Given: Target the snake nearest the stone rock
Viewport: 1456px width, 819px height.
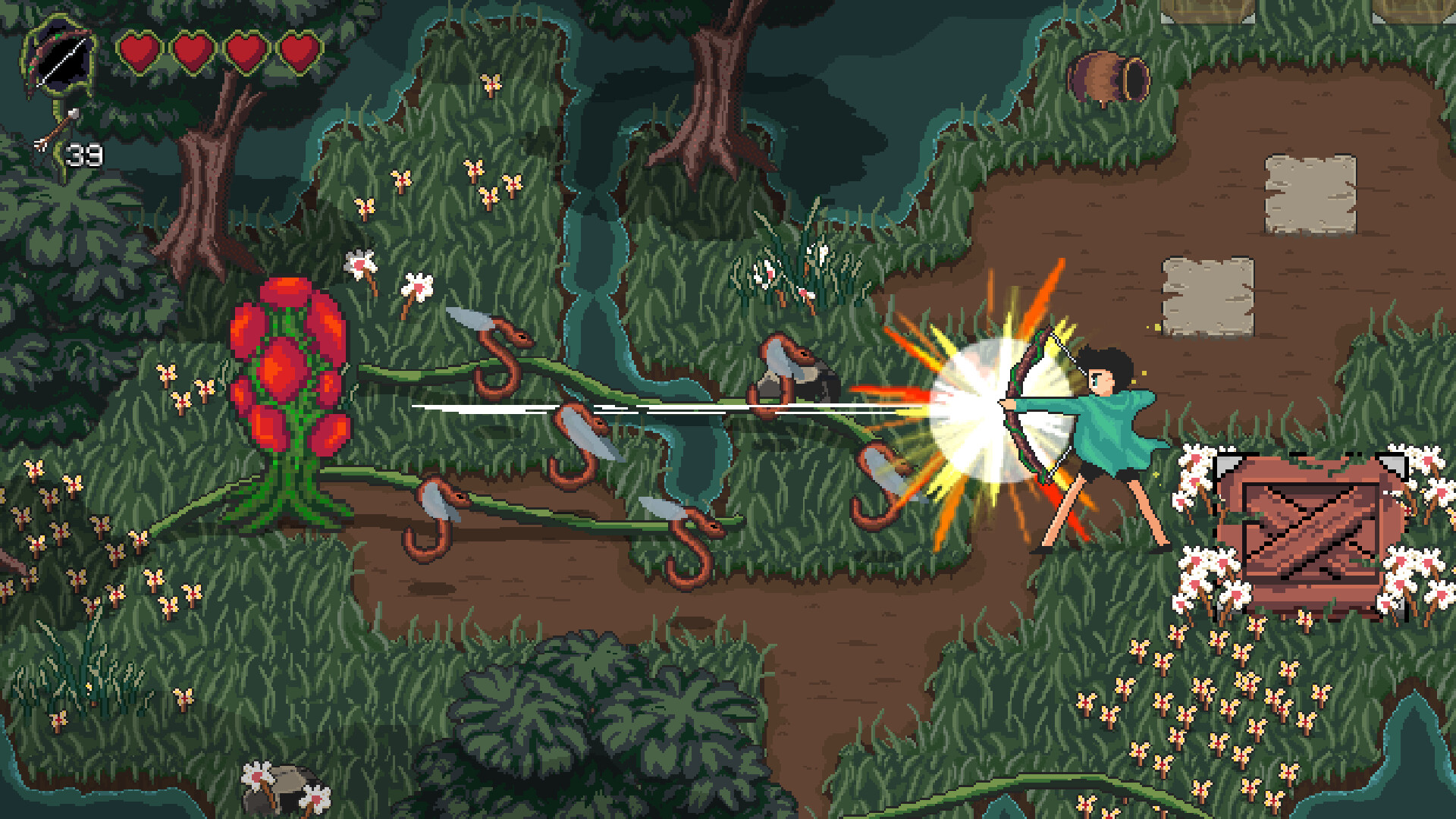Looking at the screenshot, I should coord(781,364).
